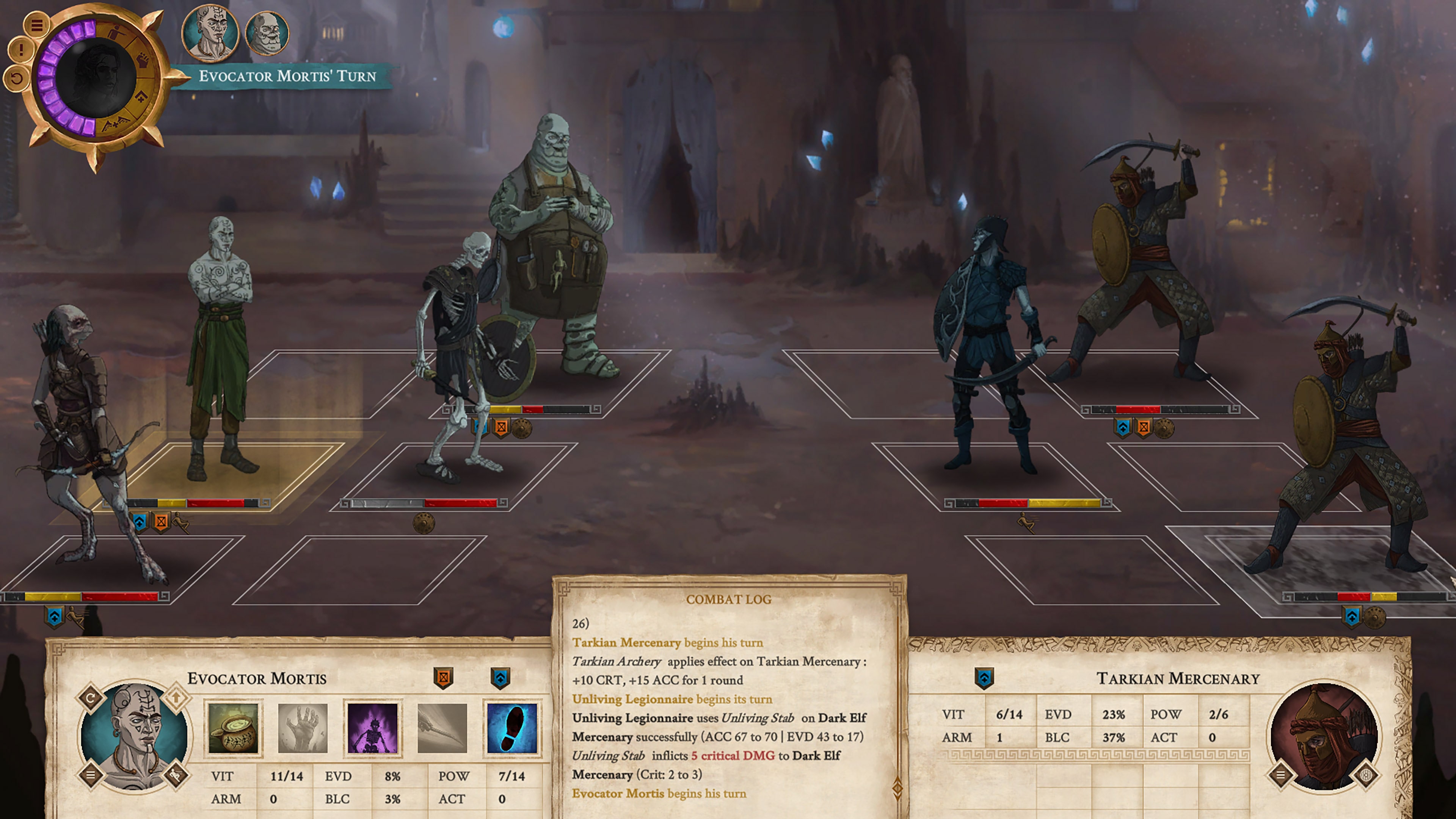Choose the greyed-out dagger ability
Screen dimensions: 1456x819
[x=442, y=728]
